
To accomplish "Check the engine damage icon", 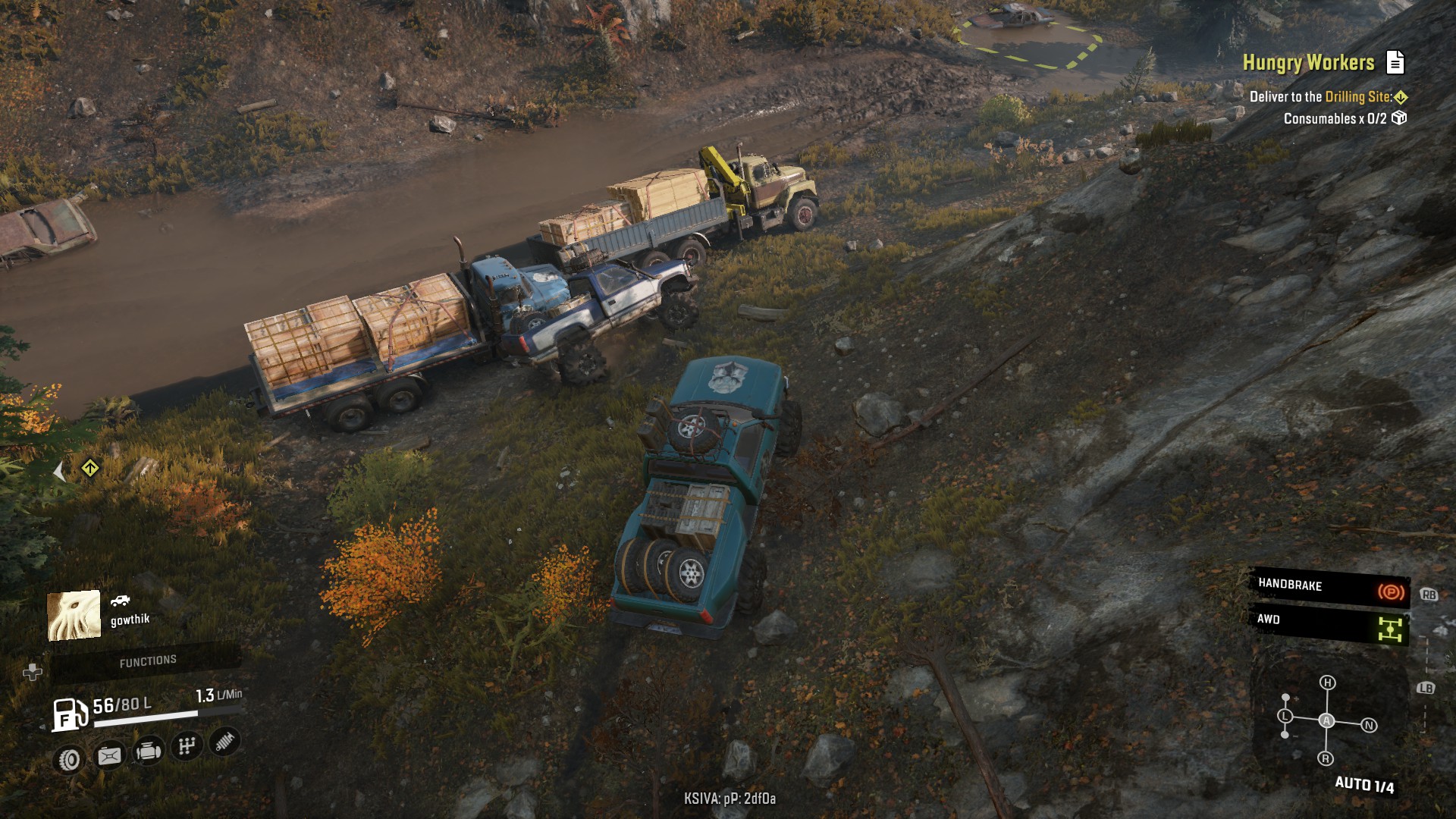I will [148, 752].
